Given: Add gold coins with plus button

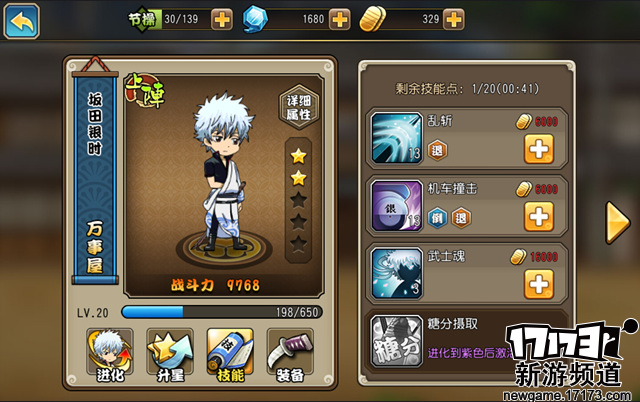Looking at the screenshot, I should (454, 19).
